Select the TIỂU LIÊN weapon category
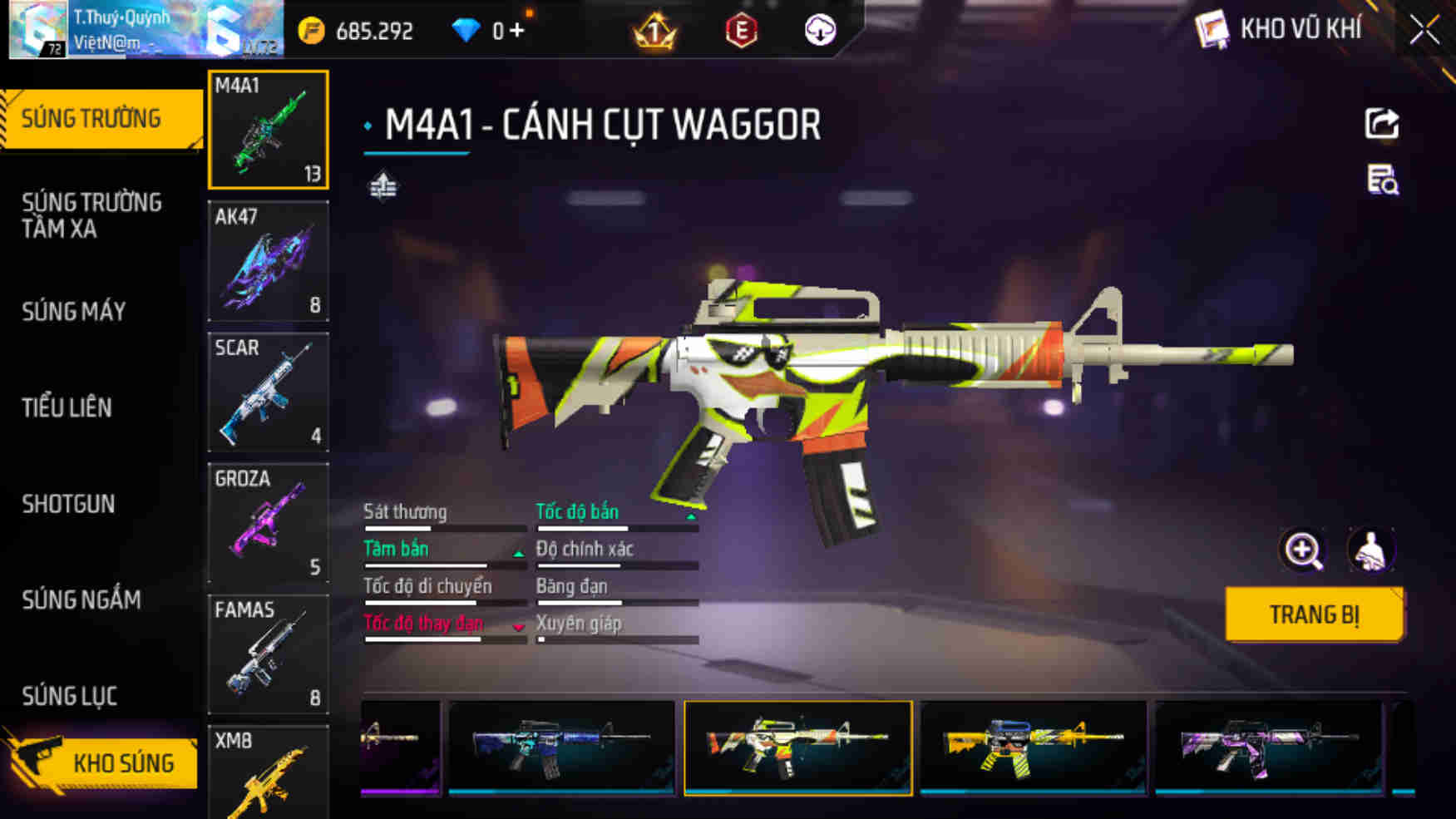Image resolution: width=1456 pixels, height=819 pixels. pyautogui.click(x=67, y=407)
